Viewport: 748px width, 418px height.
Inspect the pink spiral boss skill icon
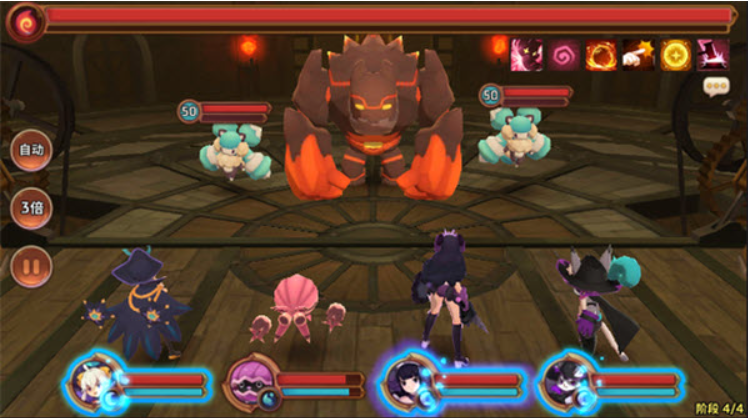pyautogui.click(x=565, y=55)
